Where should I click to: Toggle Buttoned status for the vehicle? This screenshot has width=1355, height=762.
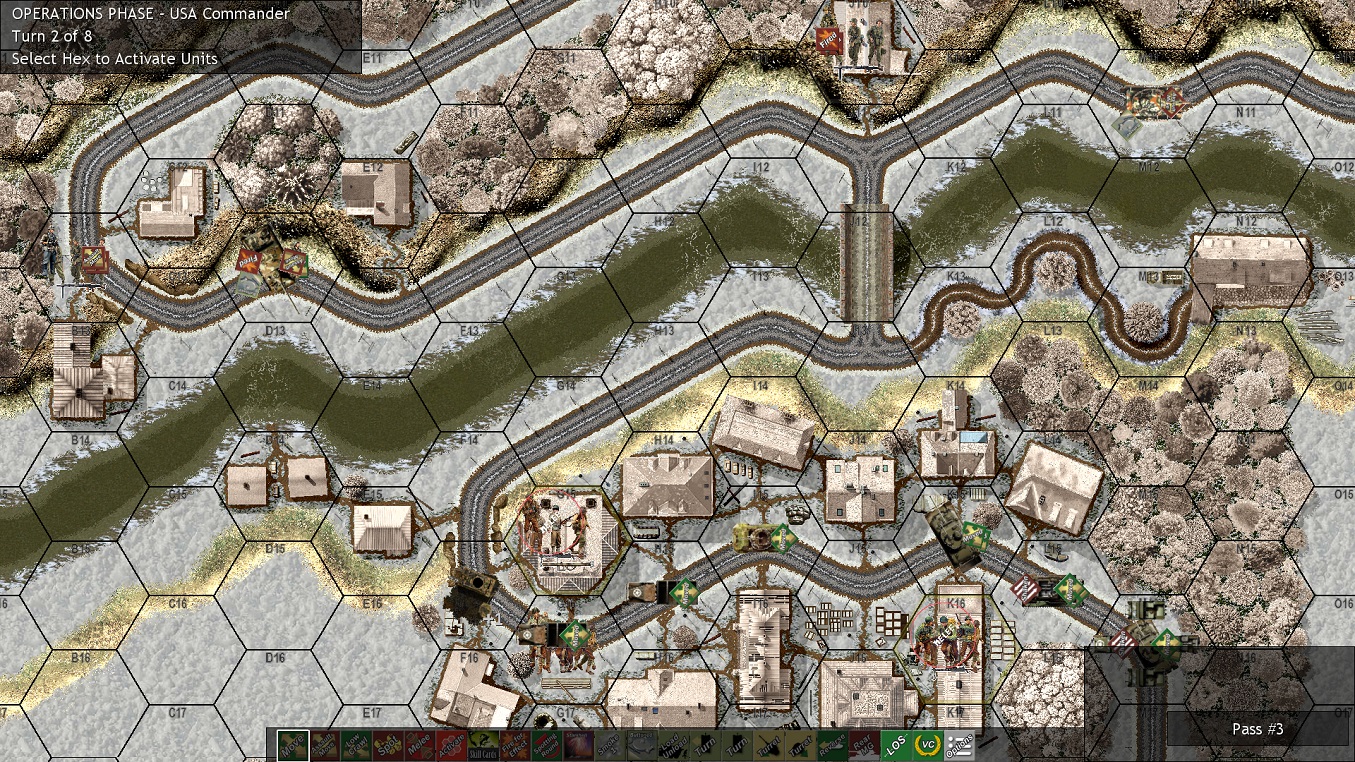pos(640,745)
